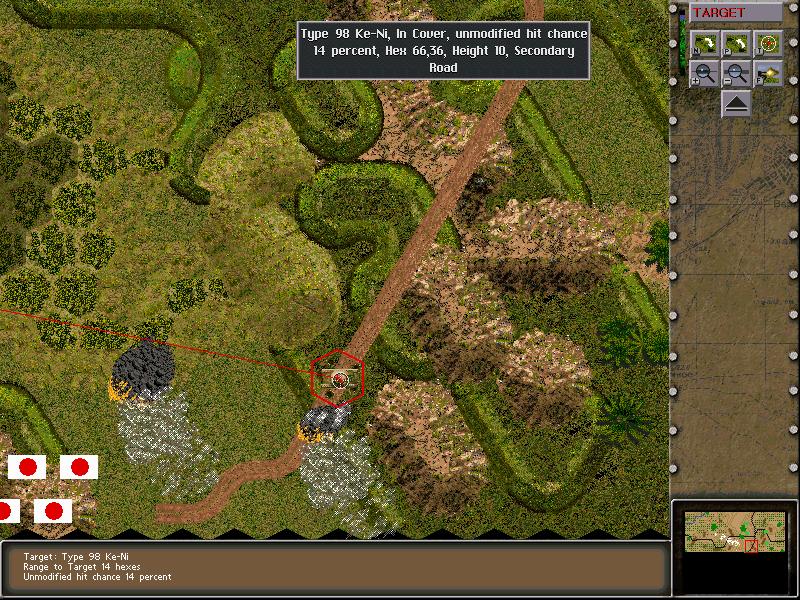Zoom out with the minus magnifier
Screen dimensions: 800x600
coord(737,73)
